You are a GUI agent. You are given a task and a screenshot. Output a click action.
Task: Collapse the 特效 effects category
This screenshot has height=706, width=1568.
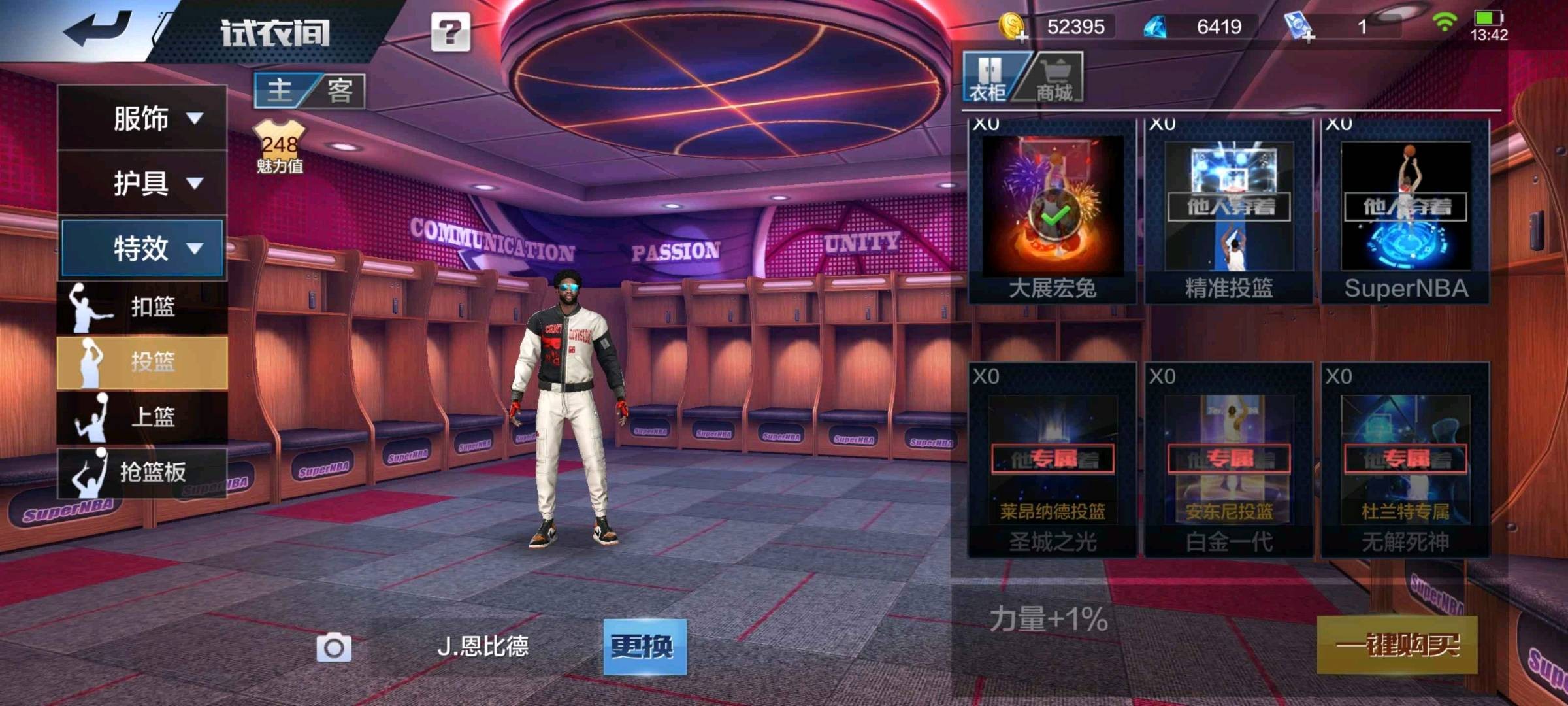click(x=142, y=248)
